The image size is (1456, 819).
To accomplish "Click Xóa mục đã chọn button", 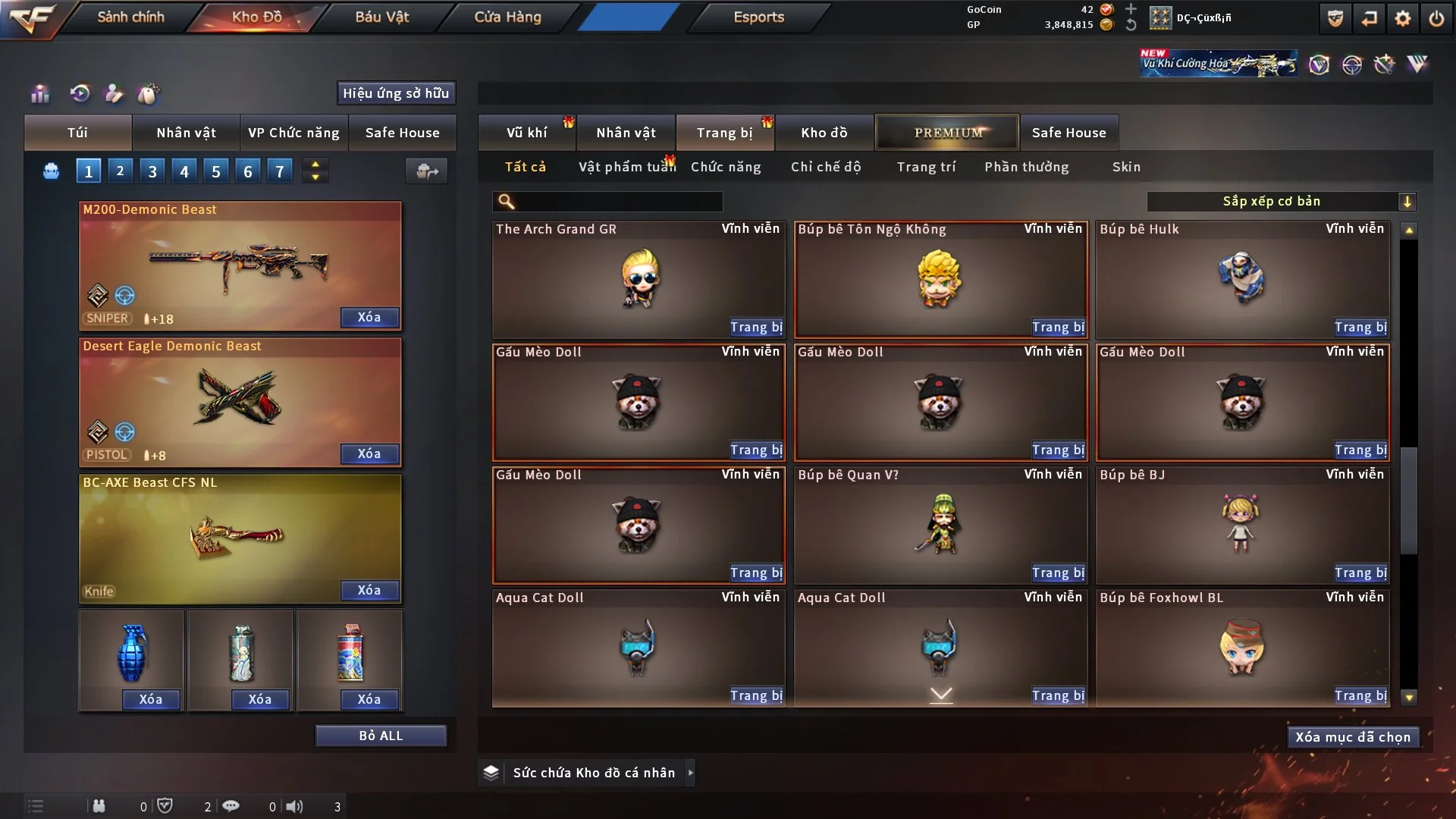I will pos(1352,737).
